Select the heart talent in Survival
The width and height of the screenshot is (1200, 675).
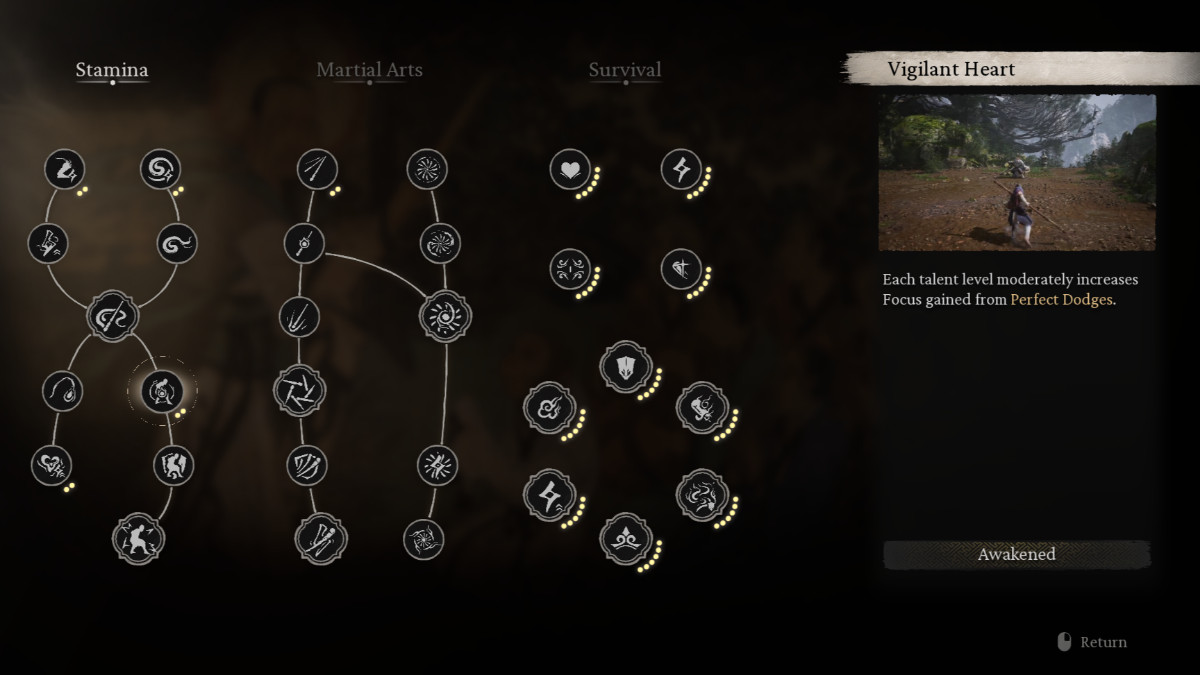(570, 169)
